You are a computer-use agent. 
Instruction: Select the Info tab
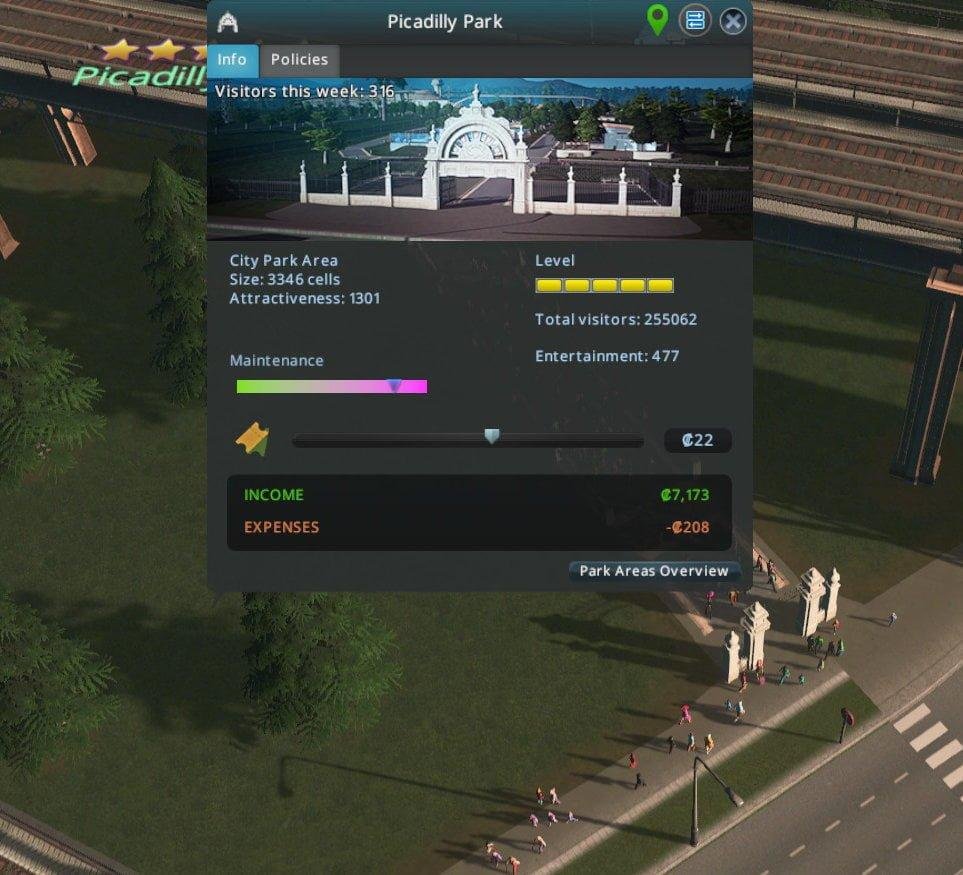232,60
